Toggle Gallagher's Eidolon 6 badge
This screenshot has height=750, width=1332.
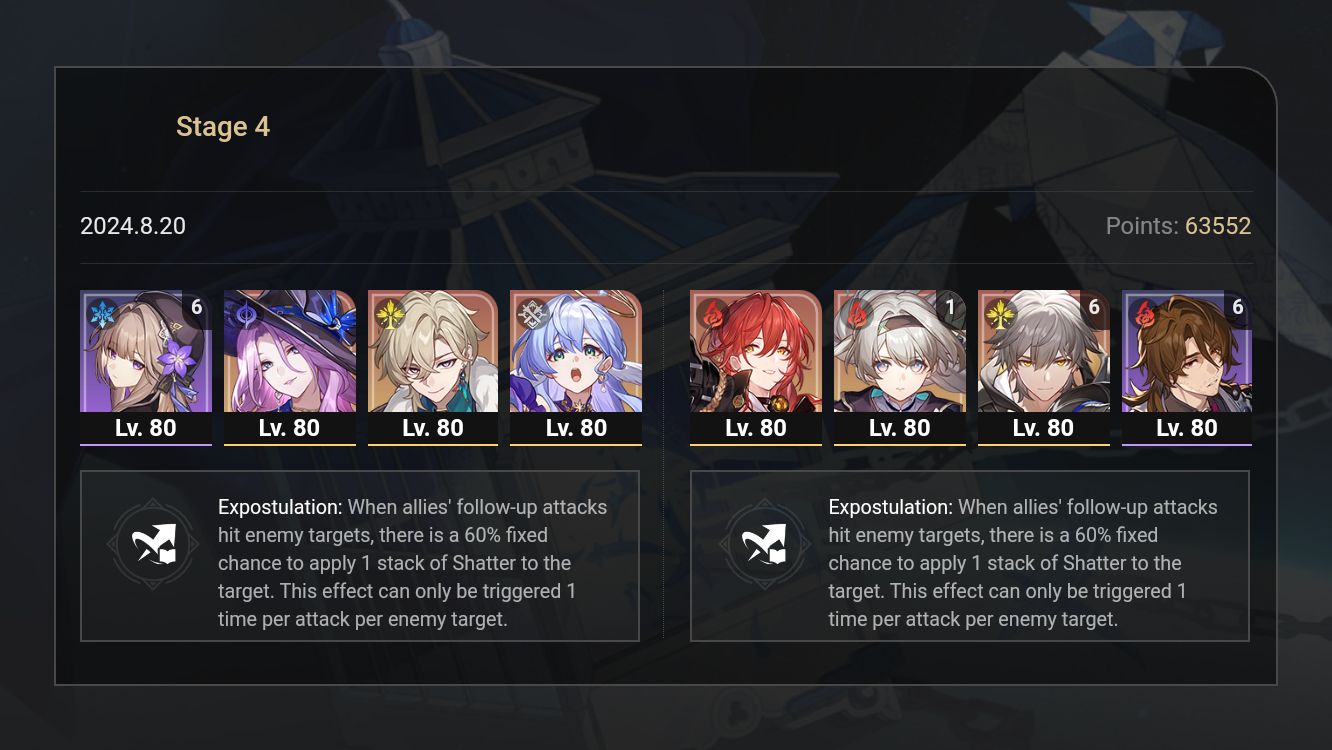(x=1238, y=307)
